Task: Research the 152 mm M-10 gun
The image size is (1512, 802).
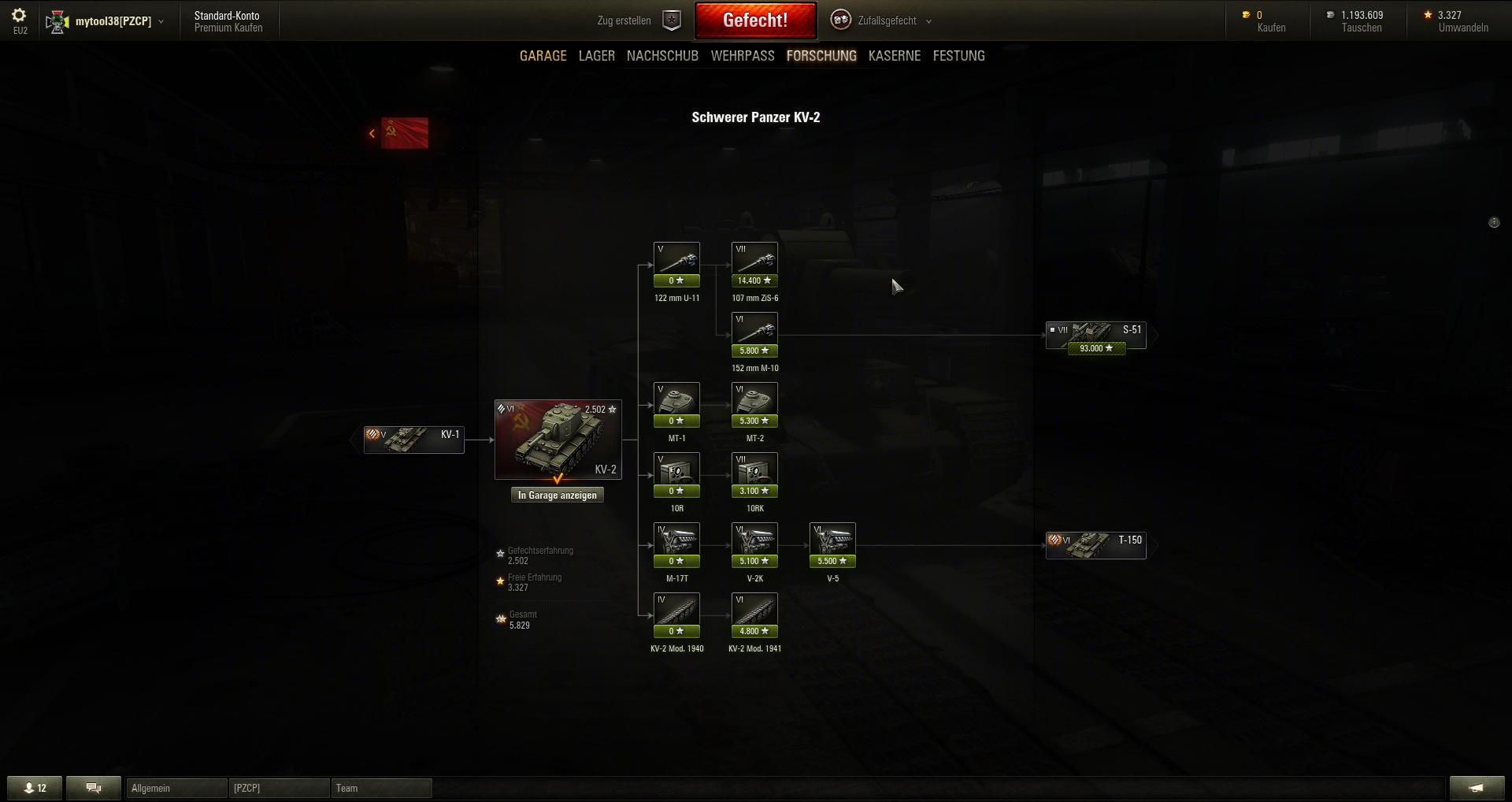Action: [x=754, y=335]
